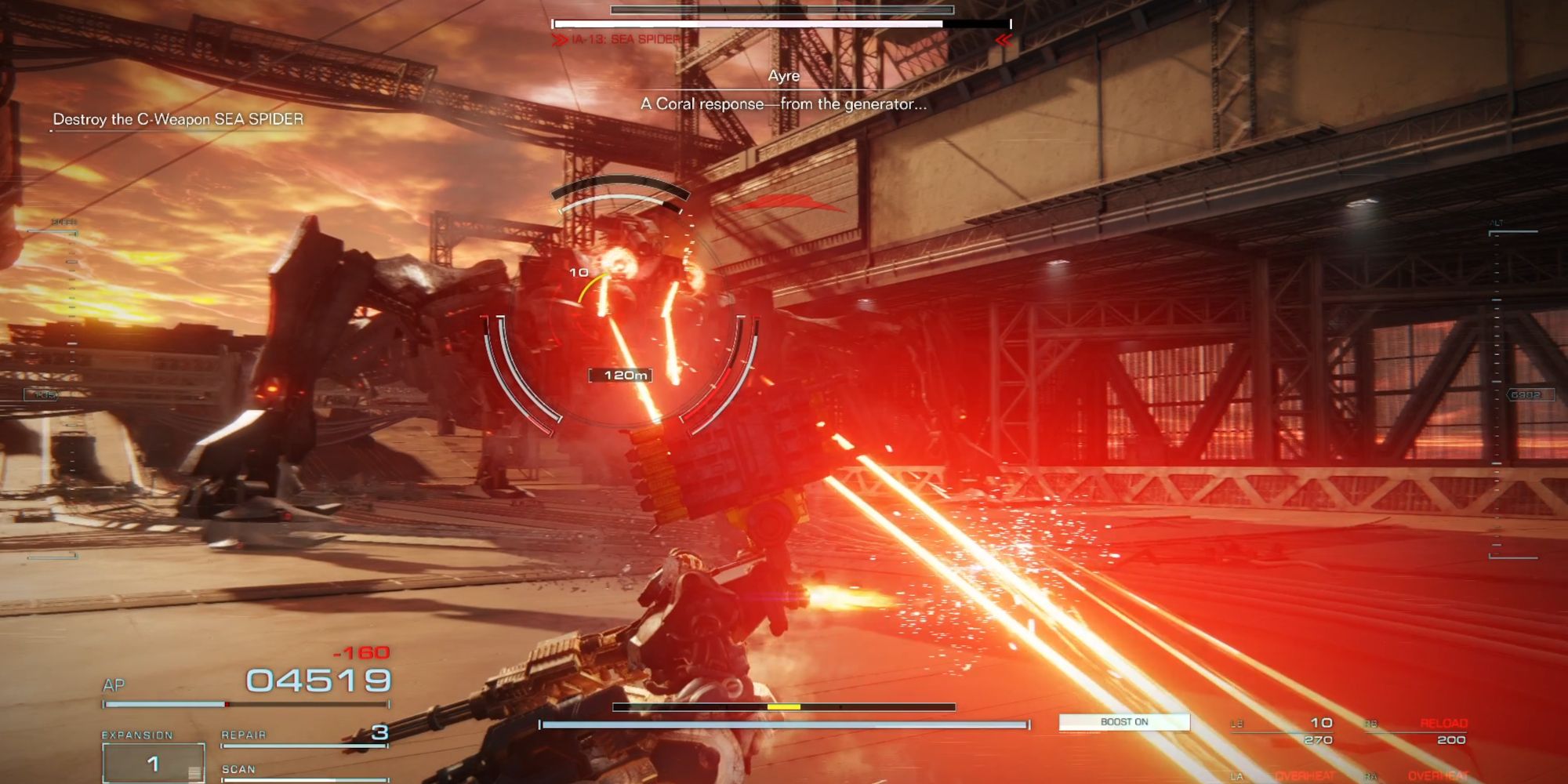Click the 120m distance readout on the reticle

click(622, 375)
